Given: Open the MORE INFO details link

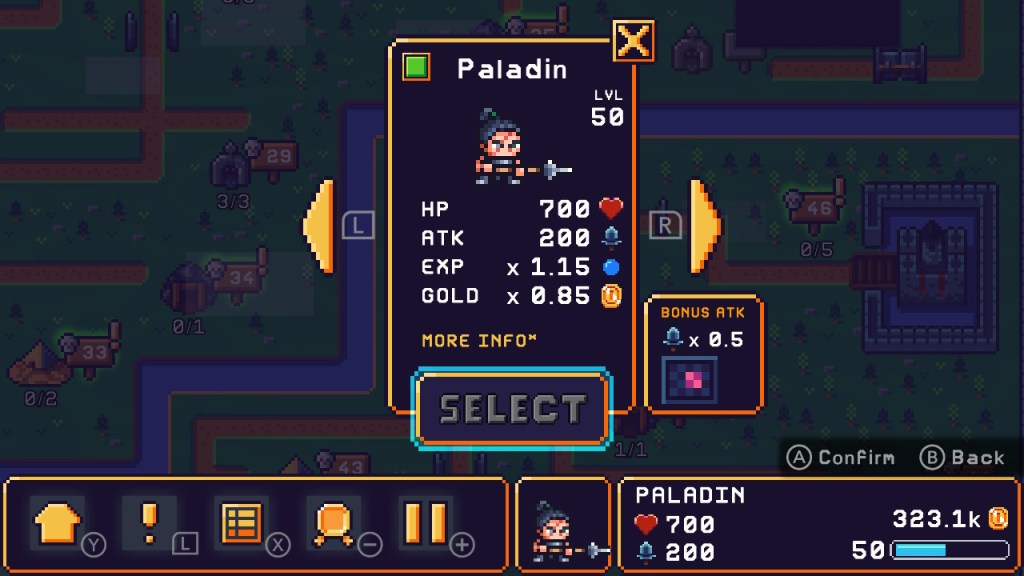Looking at the screenshot, I should [x=479, y=341].
